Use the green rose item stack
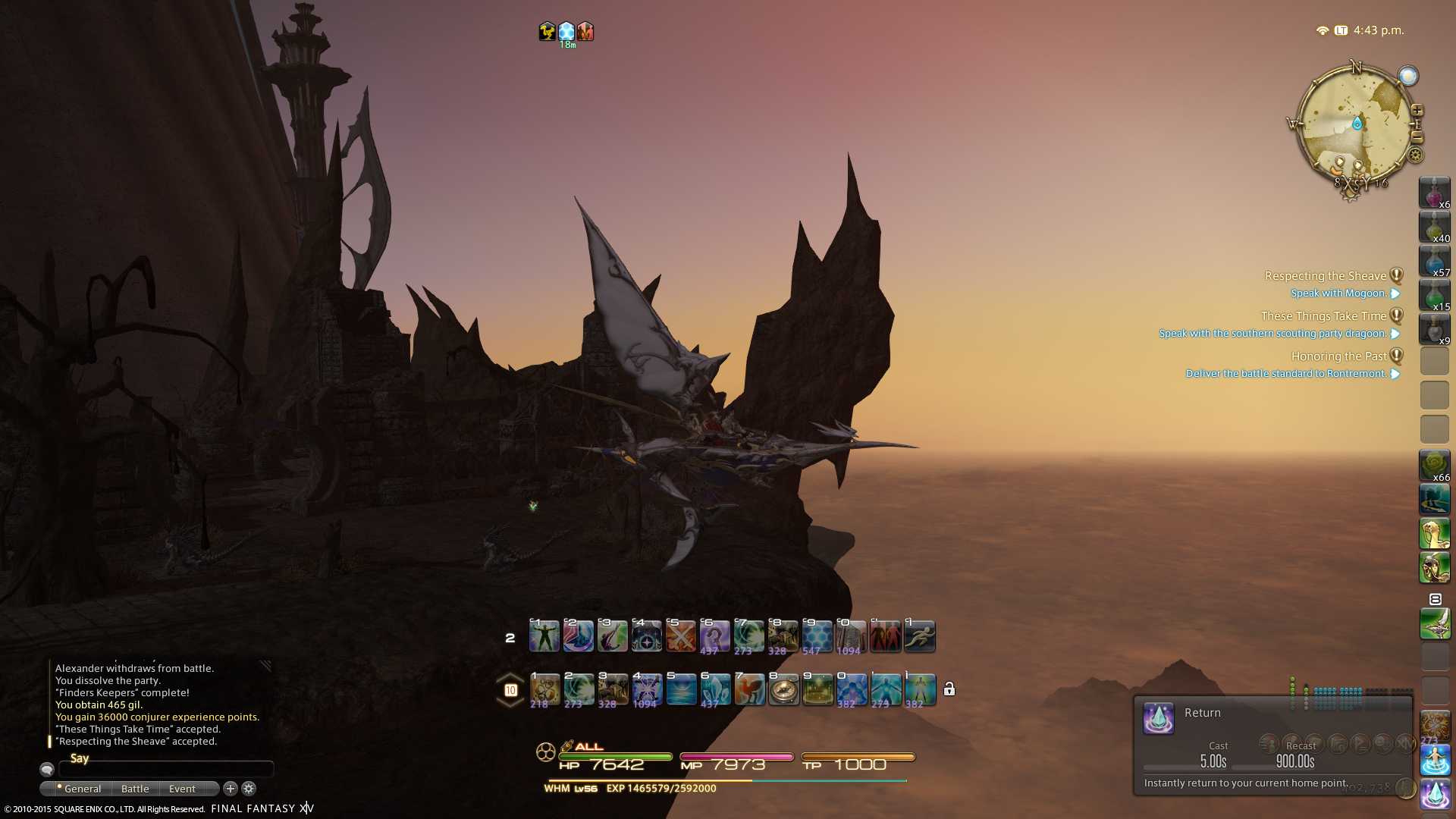The width and height of the screenshot is (1456, 819). point(1434,466)
